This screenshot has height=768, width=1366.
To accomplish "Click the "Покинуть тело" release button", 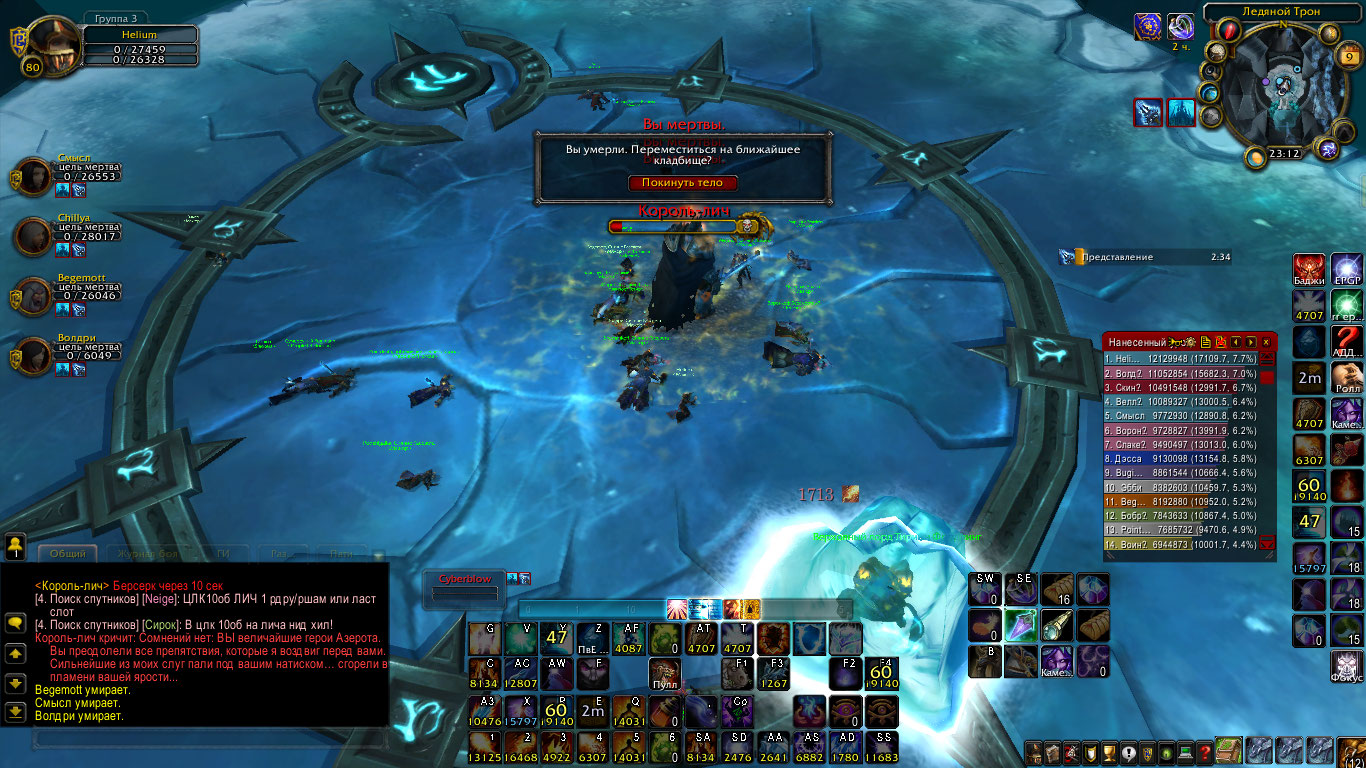I will click(x=682, y=183).
